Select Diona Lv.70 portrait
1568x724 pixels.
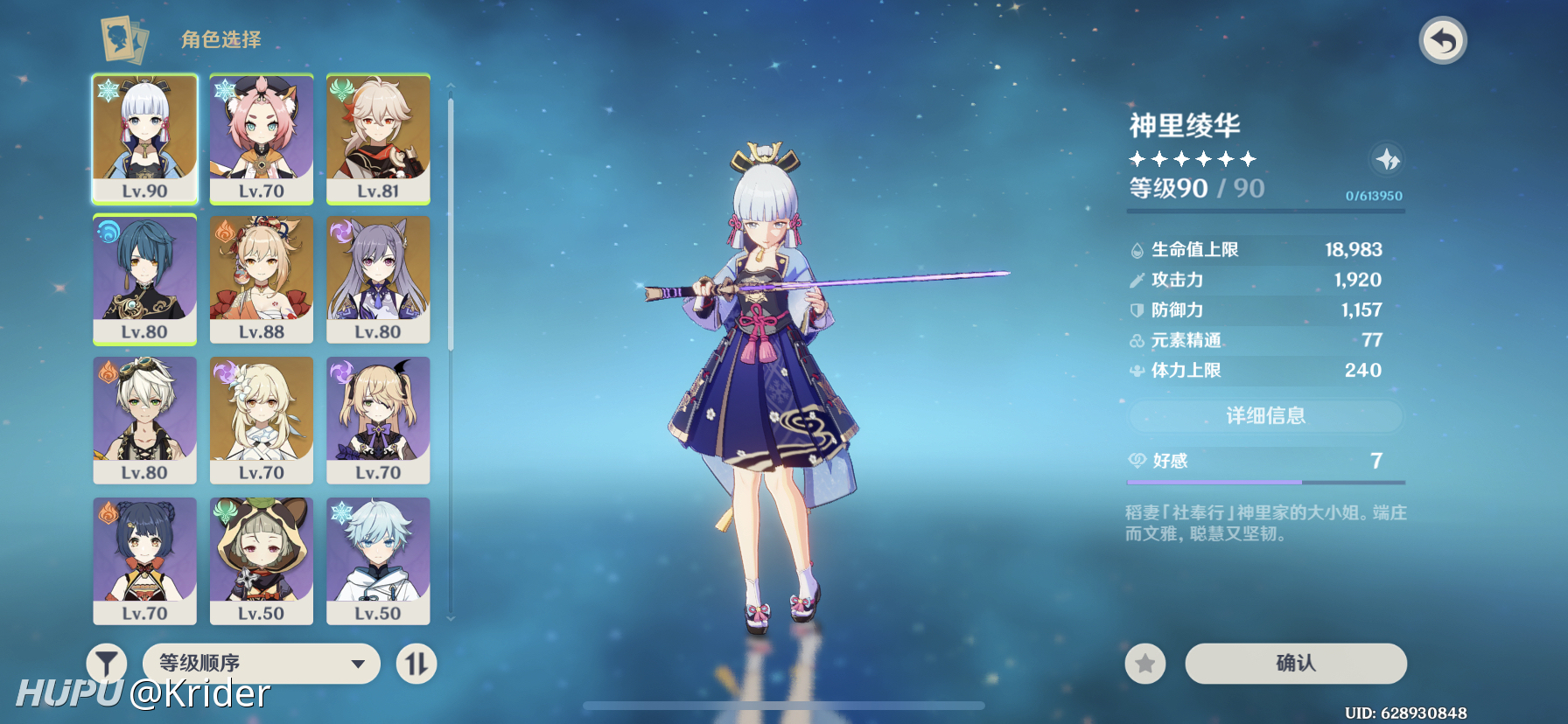click(x=262, y=138)
